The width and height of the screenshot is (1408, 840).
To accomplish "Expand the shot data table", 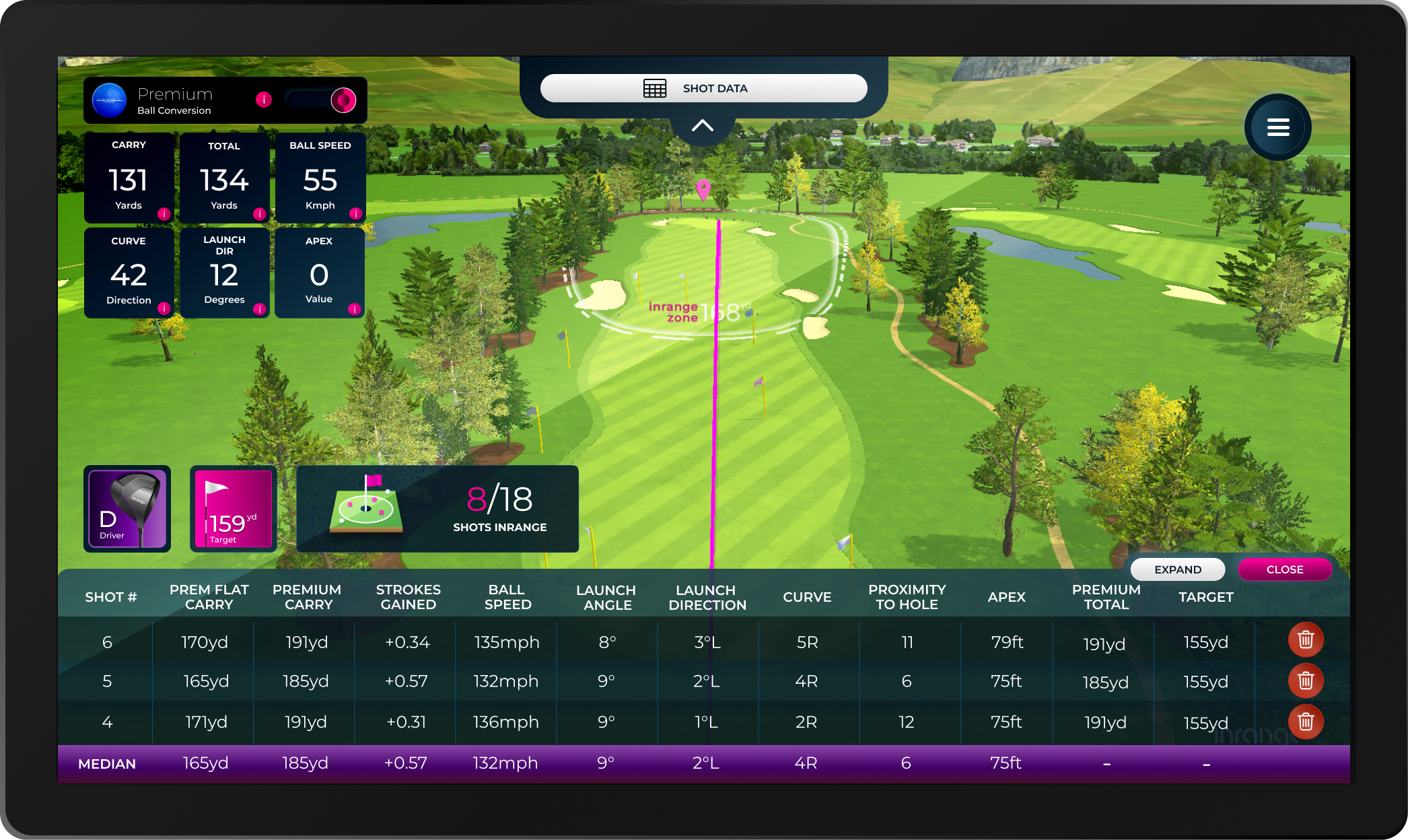I will (1177, 569).
